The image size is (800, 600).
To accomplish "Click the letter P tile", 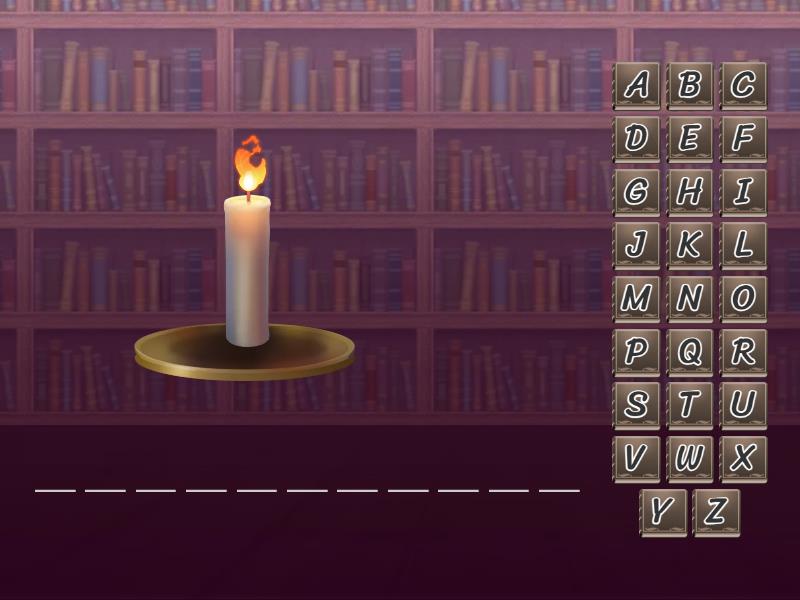I will point(636,352).
